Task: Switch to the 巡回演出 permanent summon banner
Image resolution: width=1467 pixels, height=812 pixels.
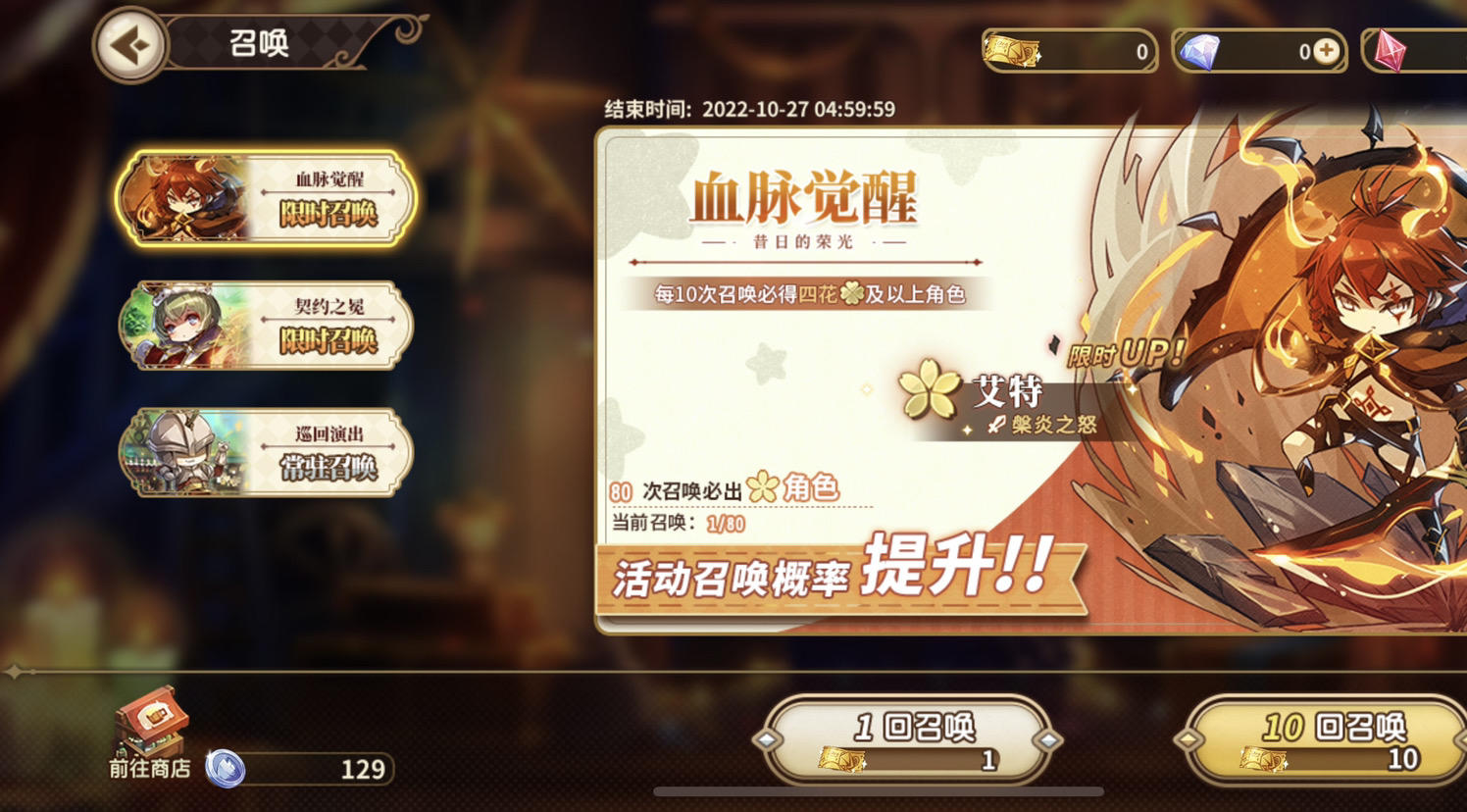Action: point(265,452)
